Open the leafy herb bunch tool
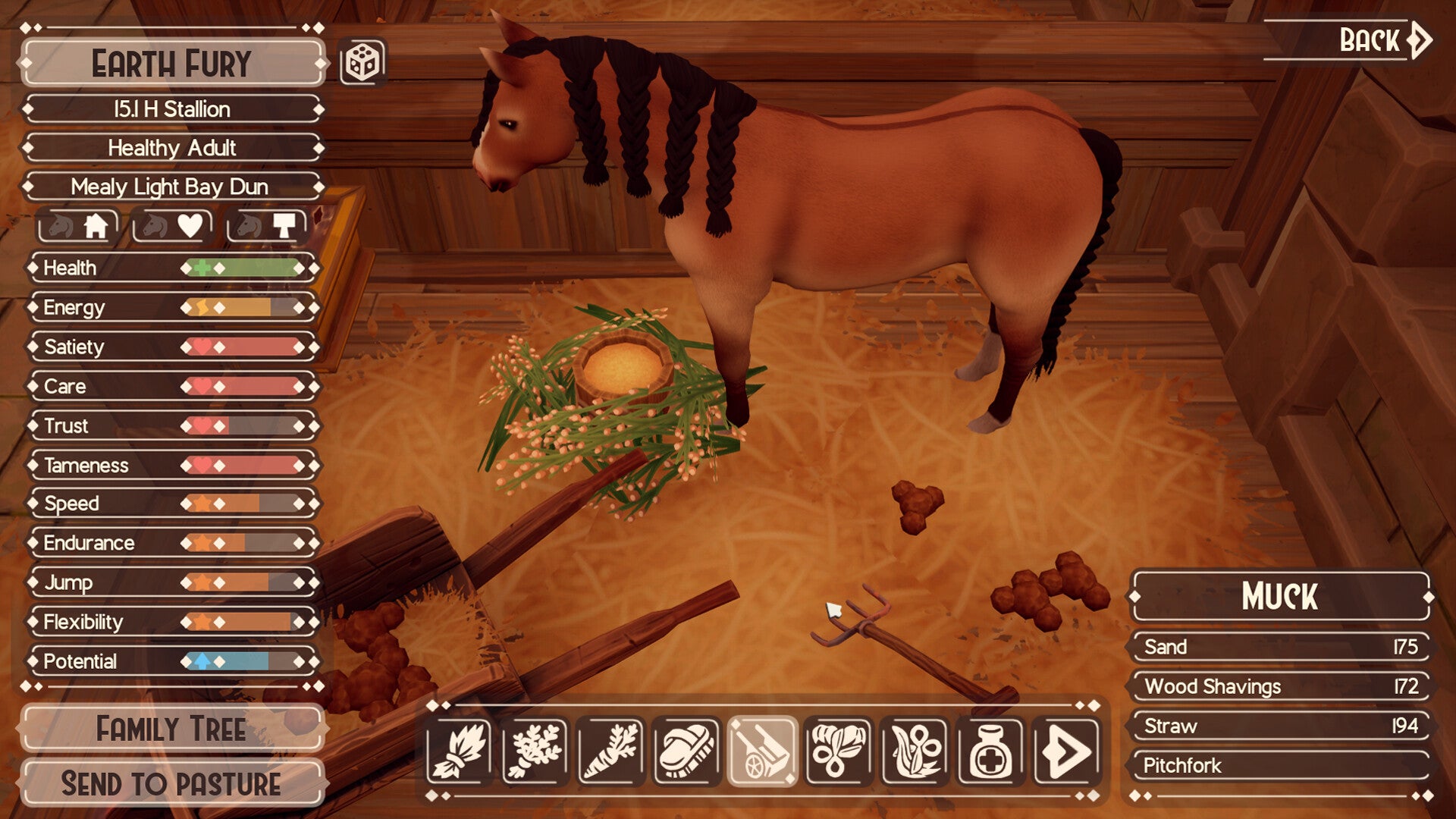Image resolution: width=1456 pixels, height=819 pixels. click(535, 751)
